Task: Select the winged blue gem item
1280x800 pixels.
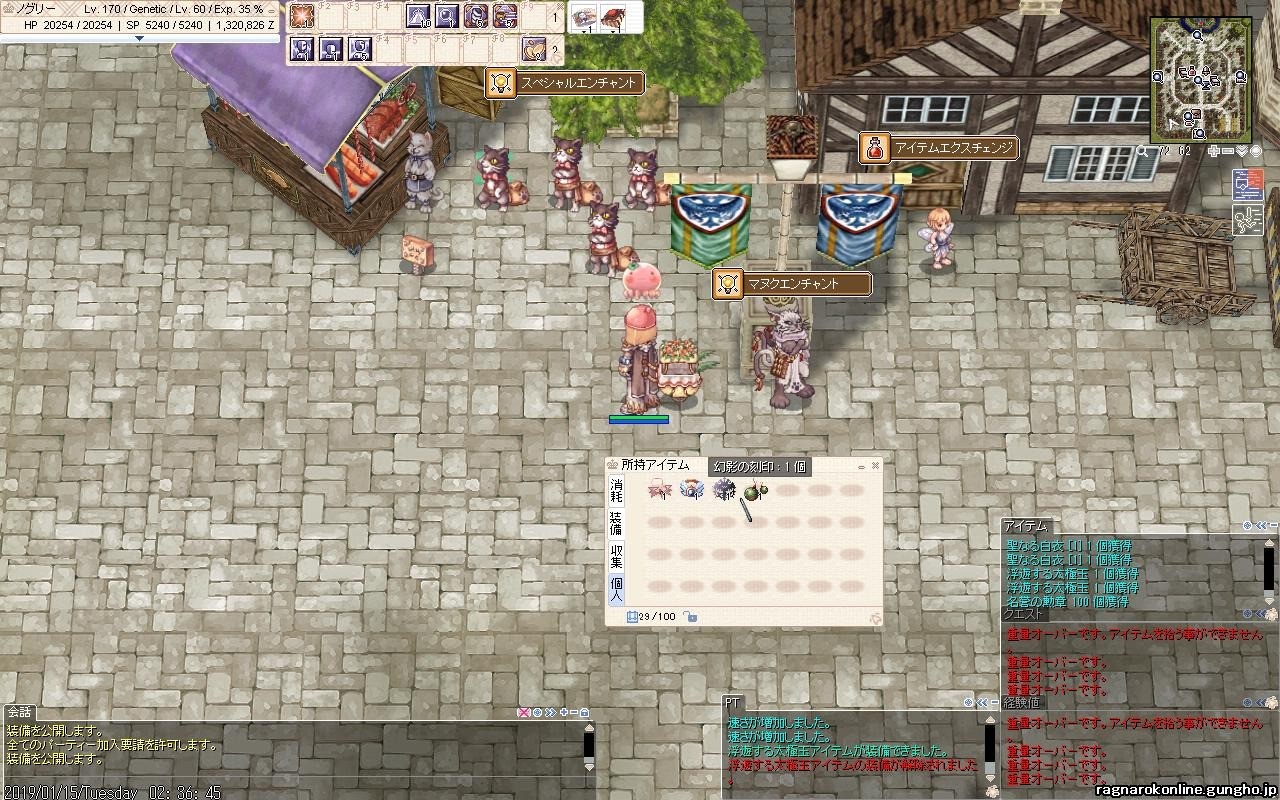Action: point(690,490)
